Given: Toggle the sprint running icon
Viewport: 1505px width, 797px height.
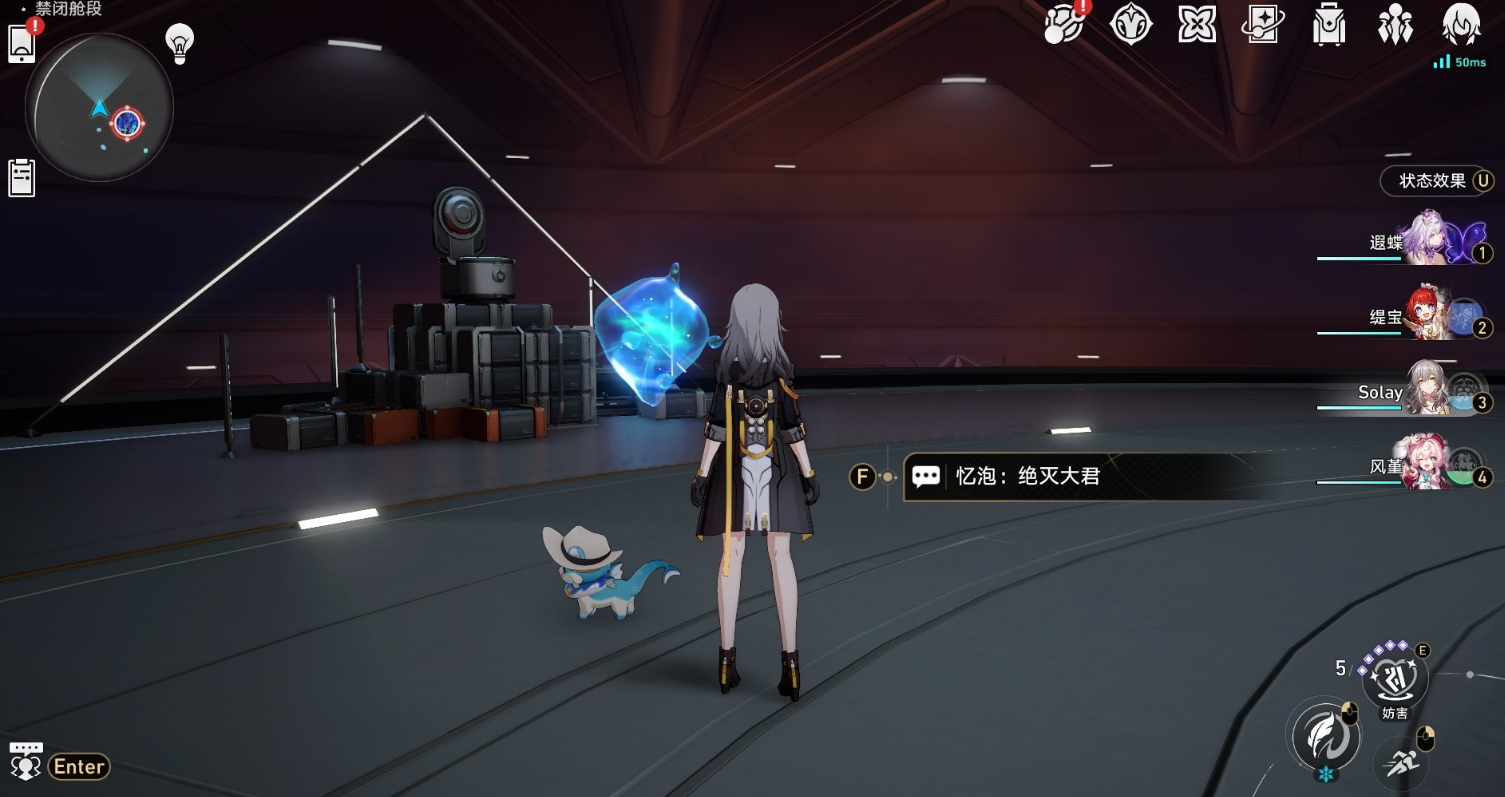Looking at the screenshot, I should [x=1399, y=764].
